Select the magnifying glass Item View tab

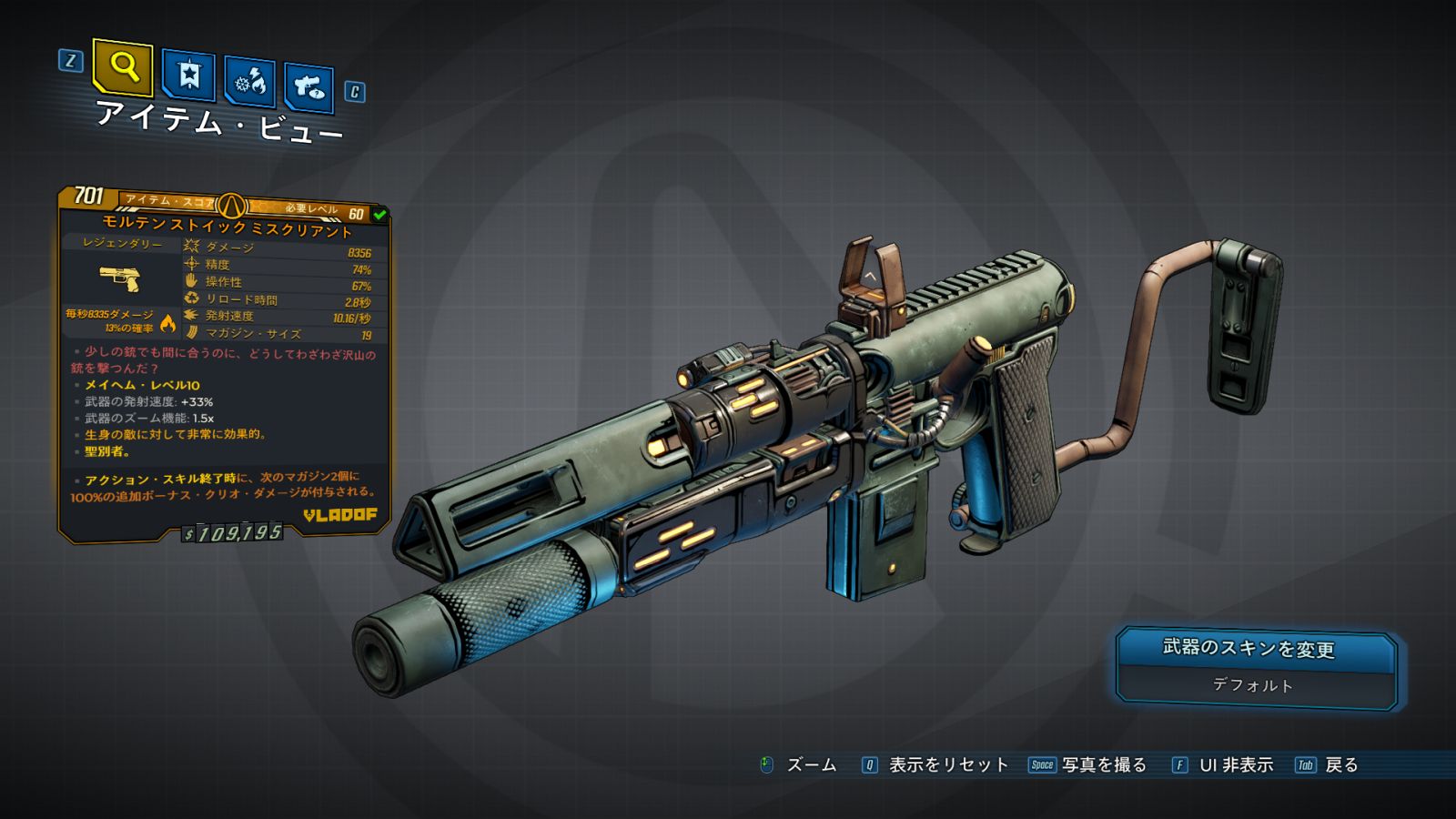click(123, 66)
